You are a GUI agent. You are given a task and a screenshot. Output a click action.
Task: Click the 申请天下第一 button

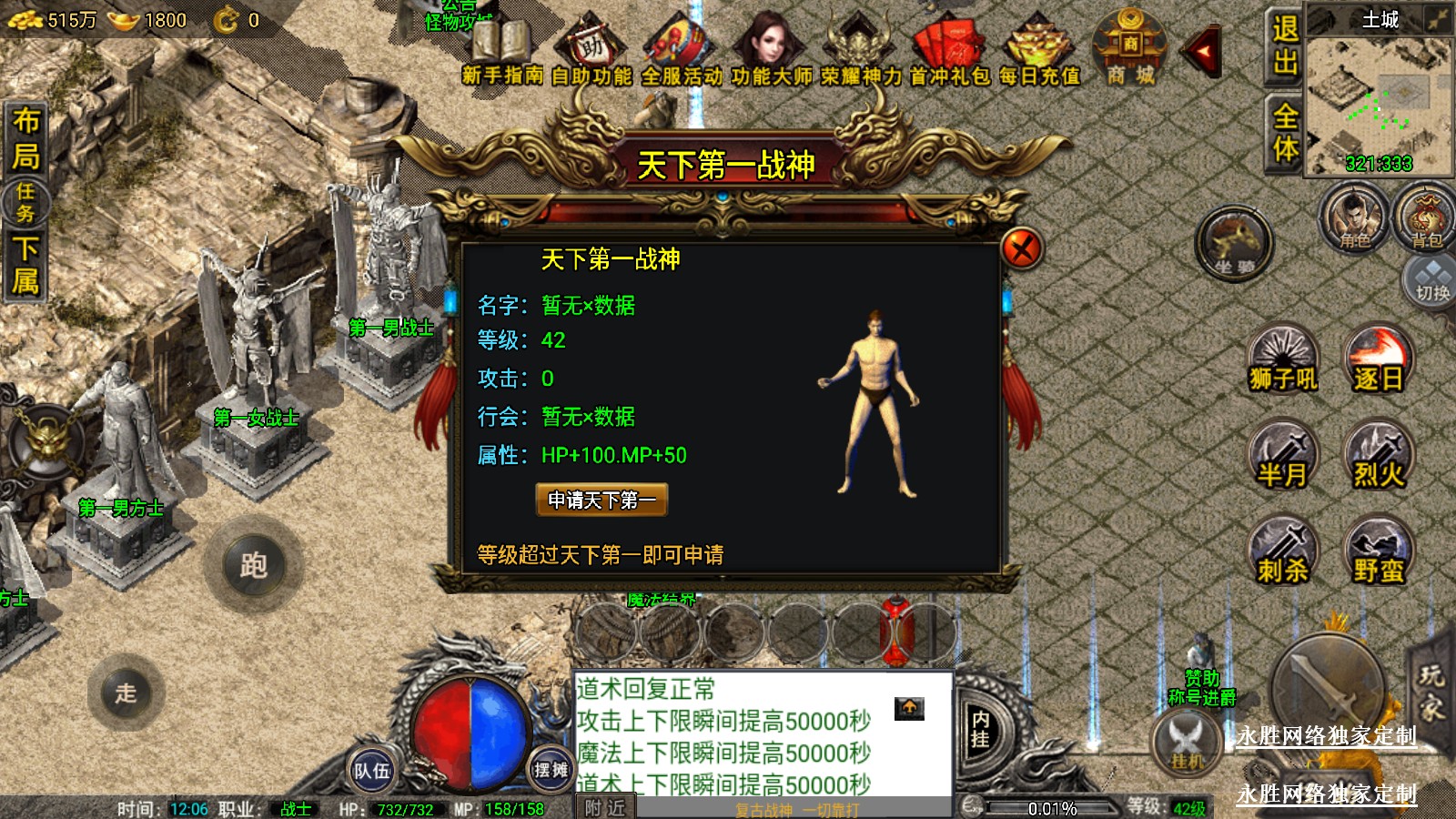point(602,500)
